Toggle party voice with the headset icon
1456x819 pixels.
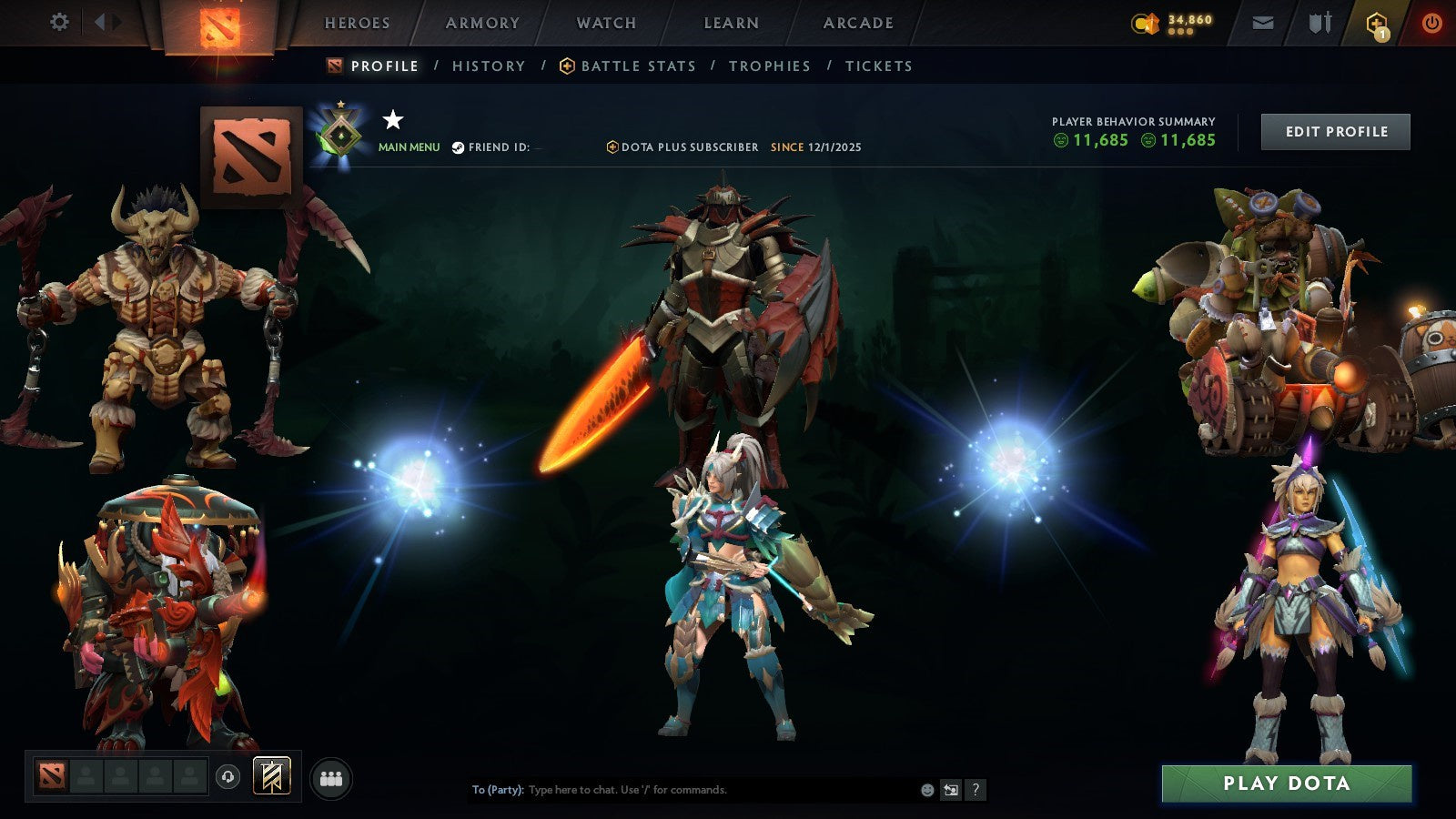coord(226,775)
